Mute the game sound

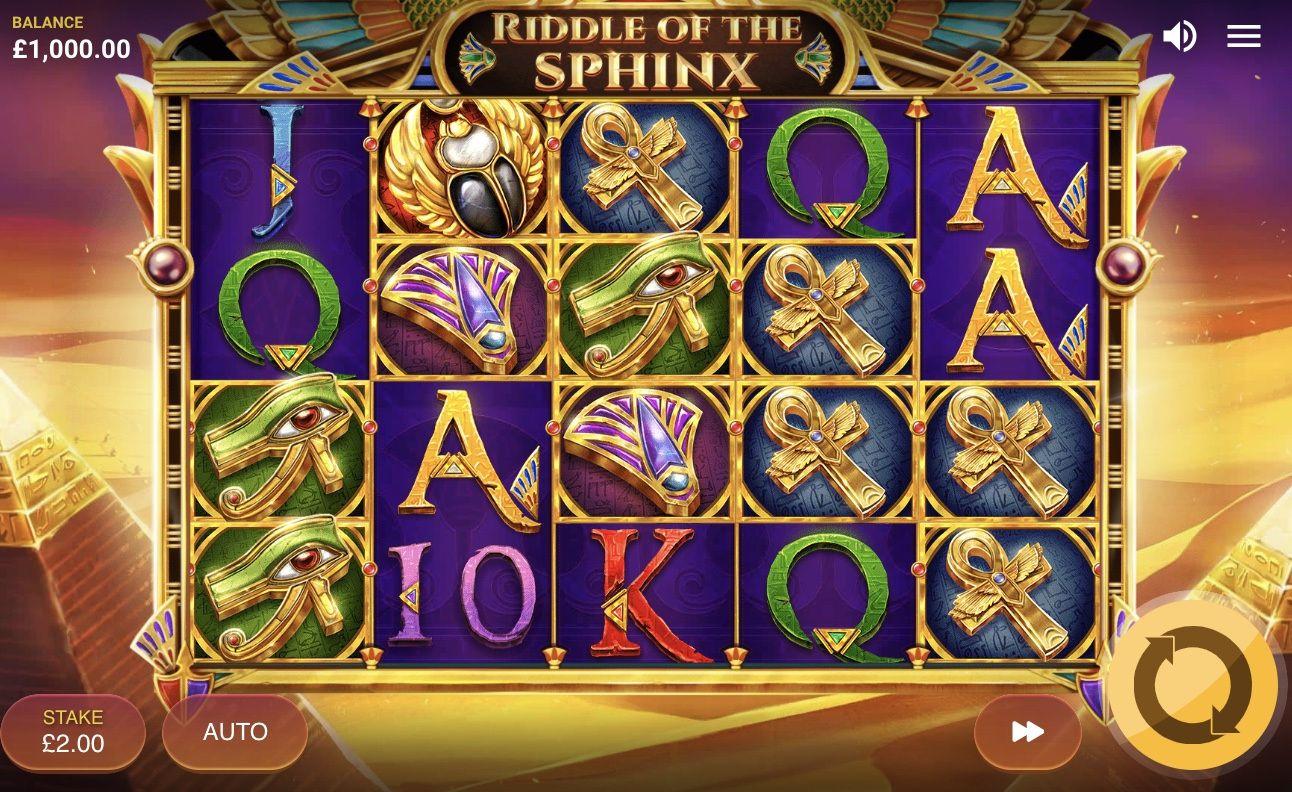1179,37
